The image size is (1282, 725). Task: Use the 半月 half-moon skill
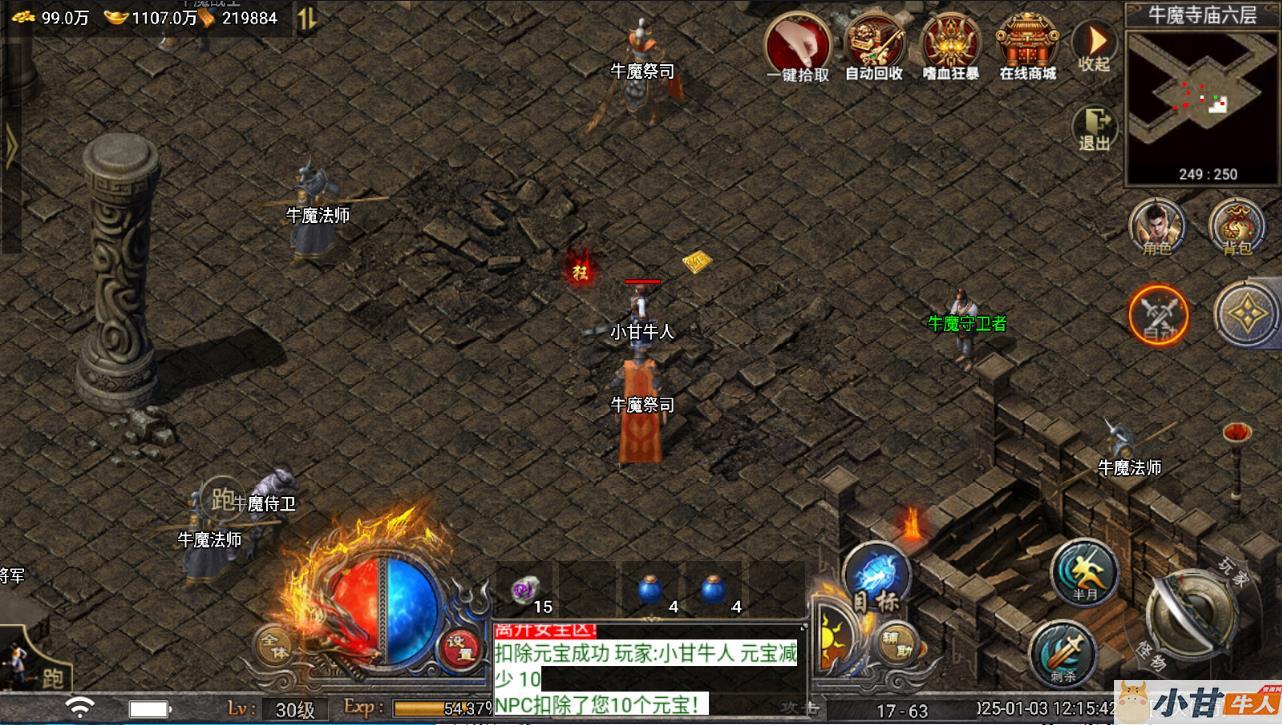tap(1084, 571)
